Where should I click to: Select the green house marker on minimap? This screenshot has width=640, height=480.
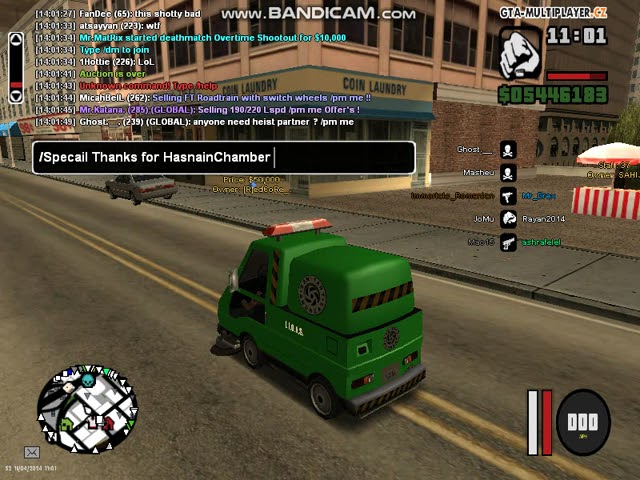coord(67,424)
